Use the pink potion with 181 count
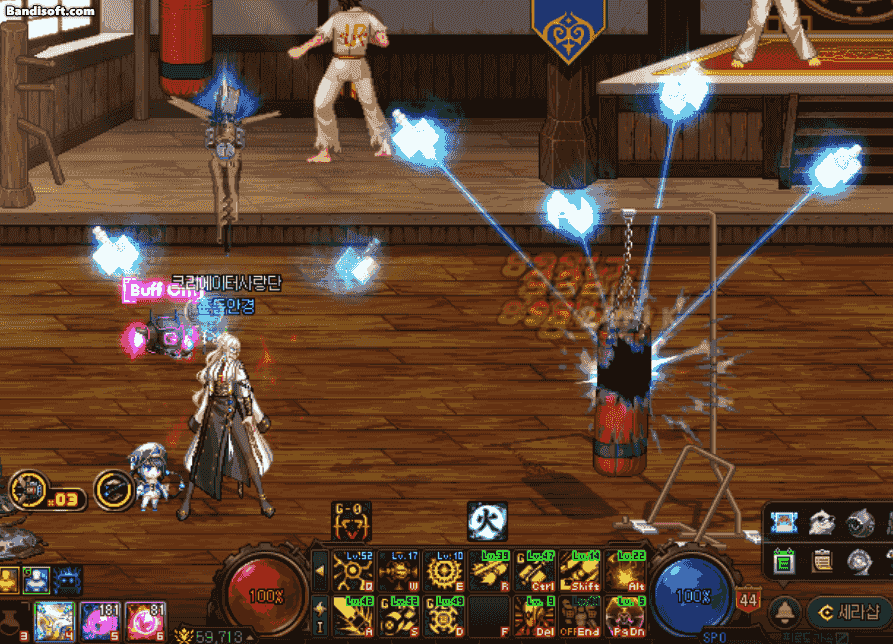 (x=100, y=620)
